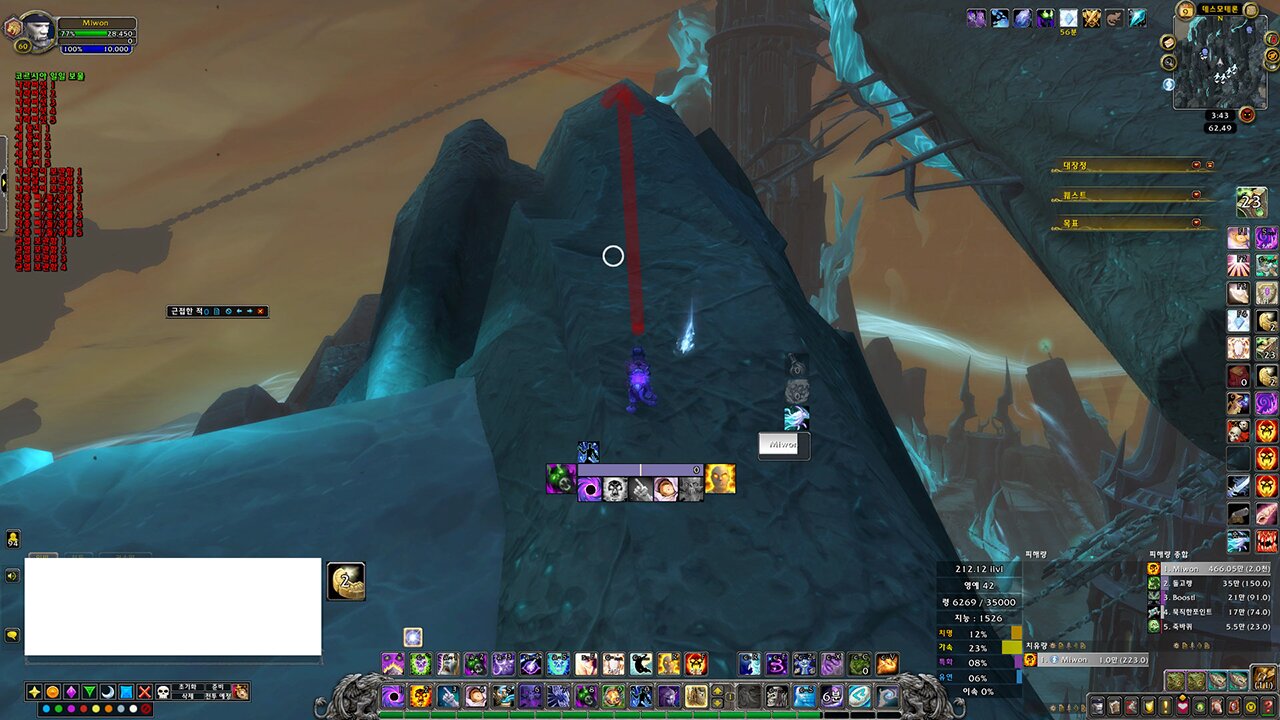Use the gold coin item with count 2
This screenshot has height=720, width=1280.
[x=346, y=581]
